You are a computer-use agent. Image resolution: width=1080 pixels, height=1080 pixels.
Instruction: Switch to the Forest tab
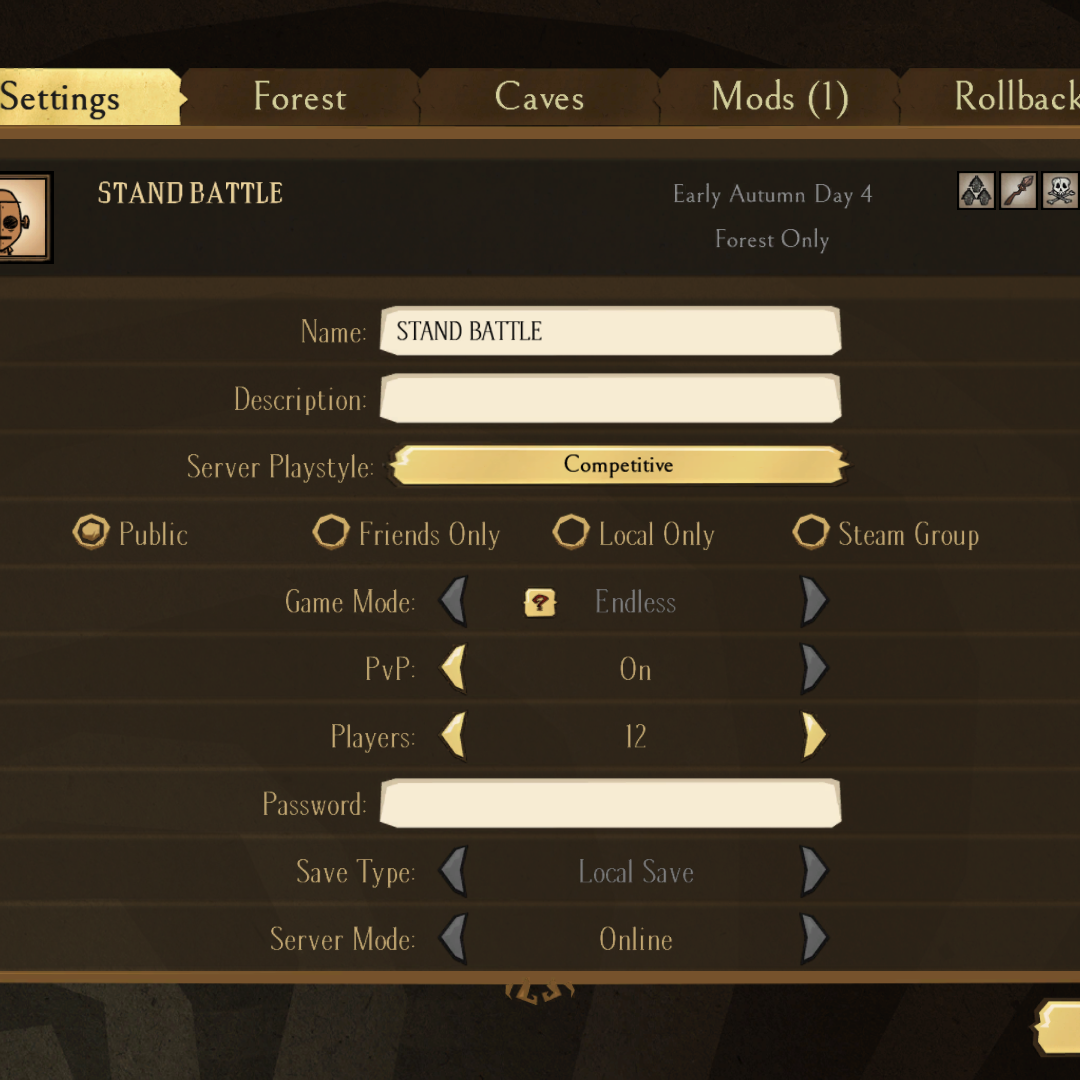300,98
